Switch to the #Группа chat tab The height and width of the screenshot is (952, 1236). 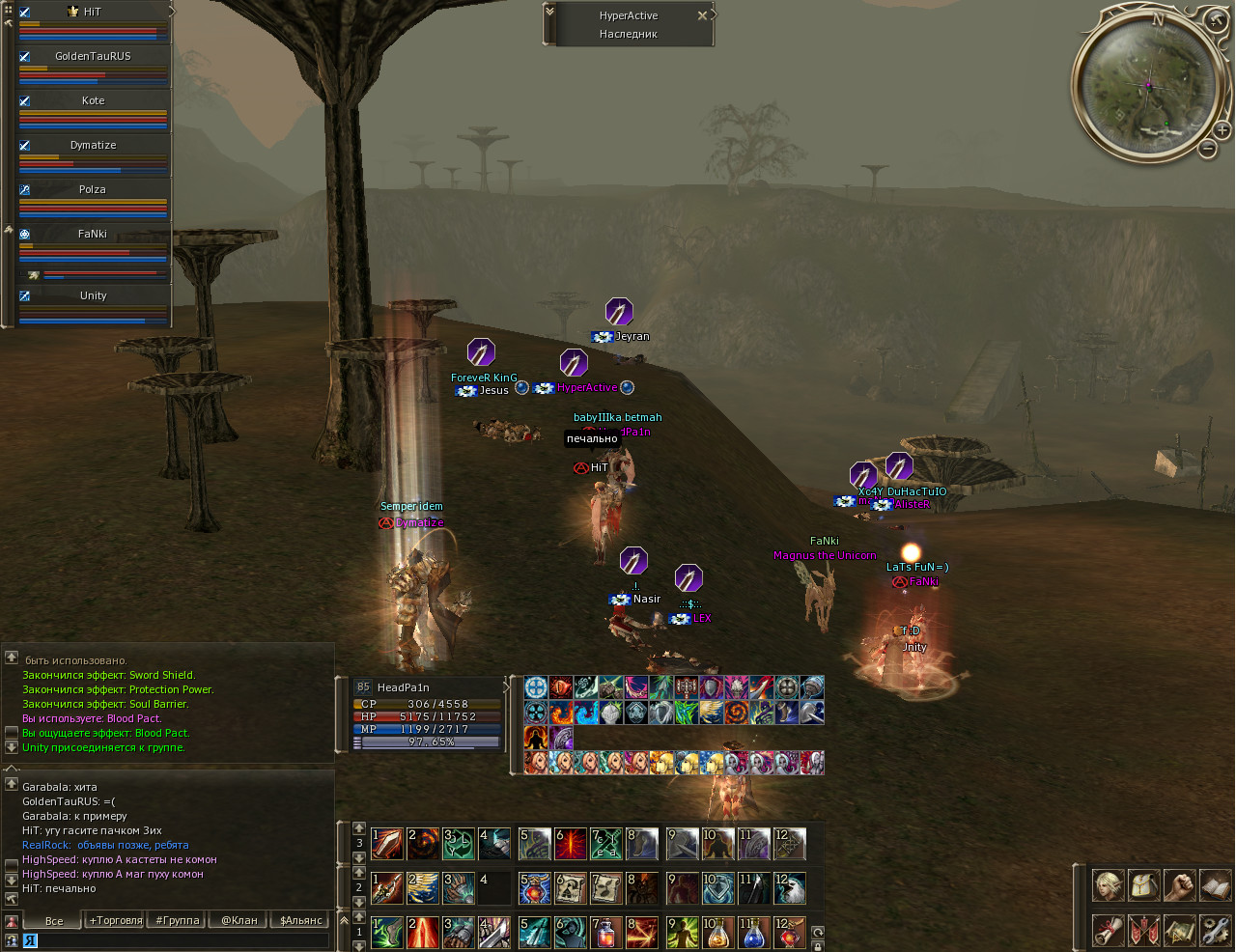point(178,920)
